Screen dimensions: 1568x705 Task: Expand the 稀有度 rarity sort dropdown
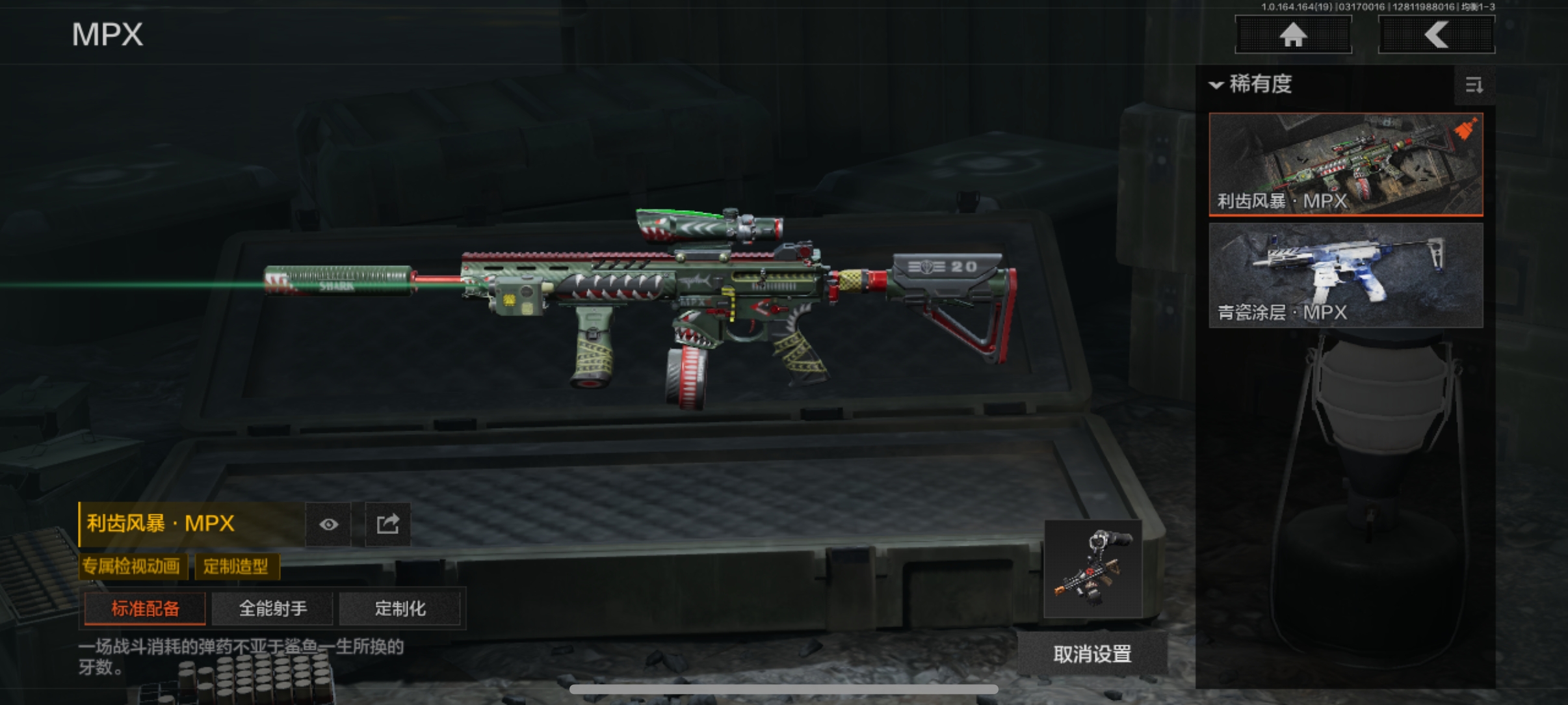tap(1251, 85)
